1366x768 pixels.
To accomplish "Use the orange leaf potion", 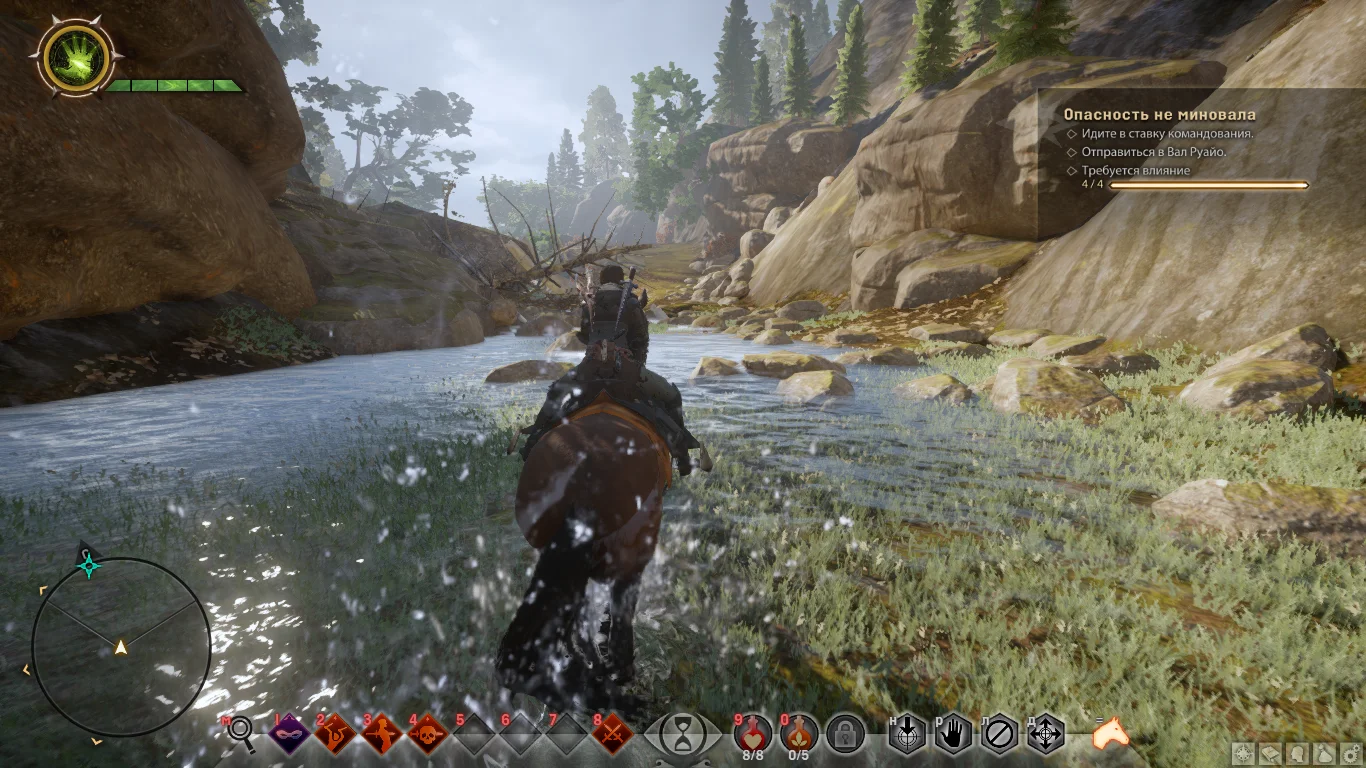I will point(798,733).
